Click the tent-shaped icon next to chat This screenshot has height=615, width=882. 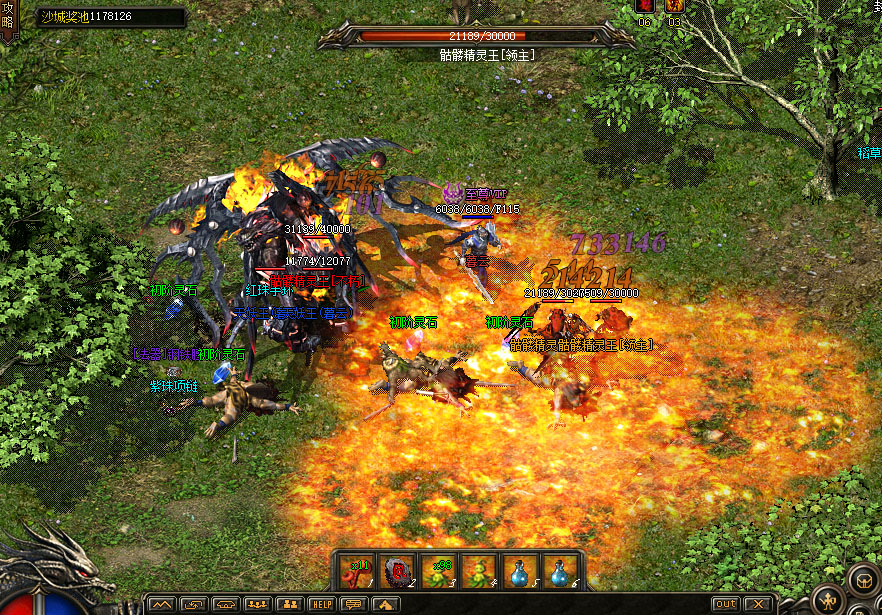(x=384, y=604)
